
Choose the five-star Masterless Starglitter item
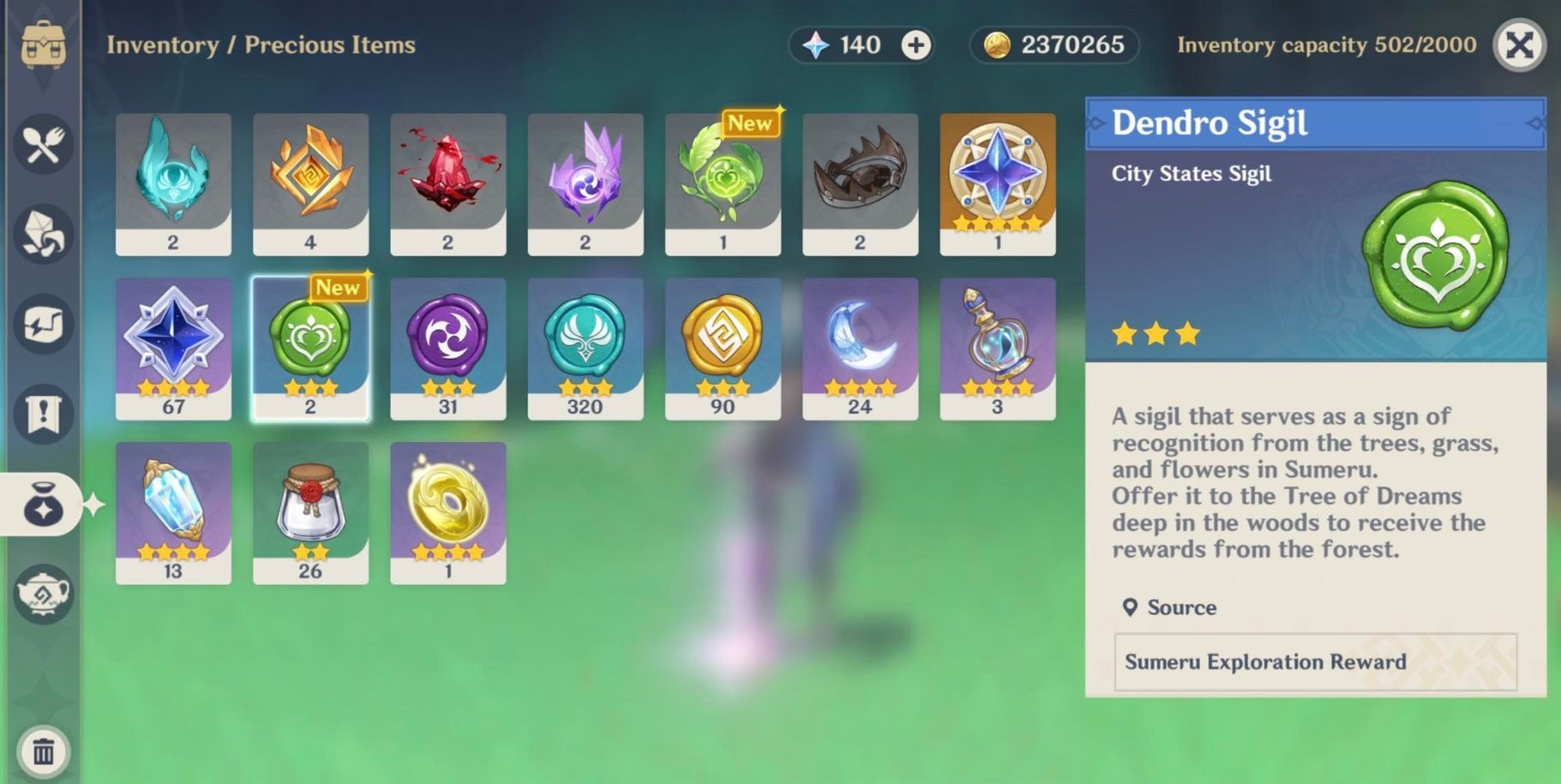pyautogui.click(x=997, y=183)
